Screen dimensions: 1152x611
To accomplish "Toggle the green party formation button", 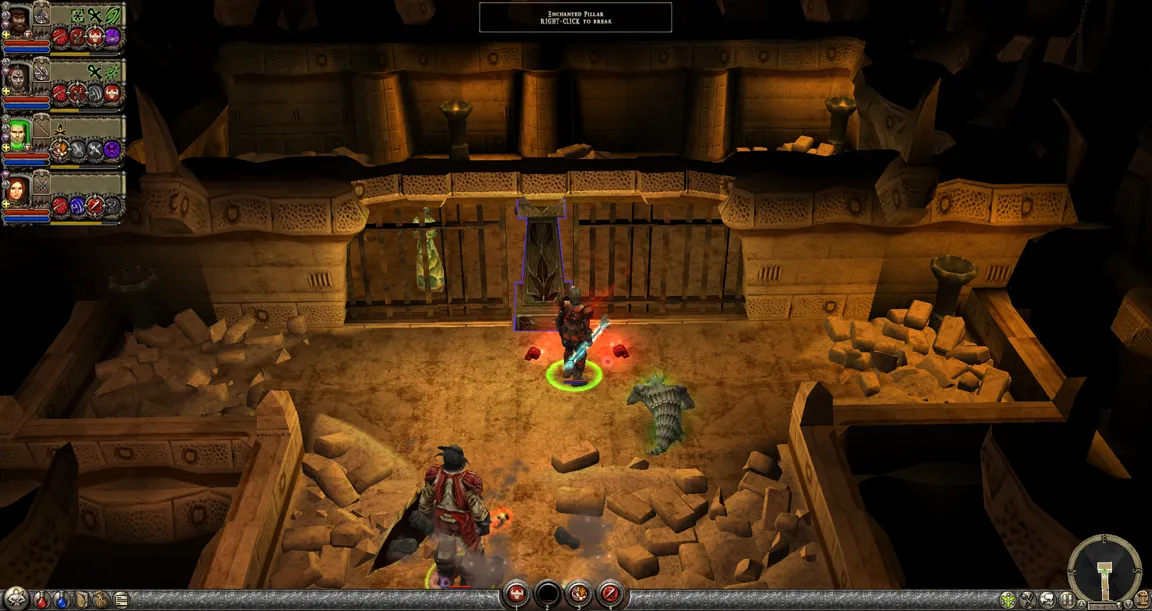I will click(x=1008, y=601).
